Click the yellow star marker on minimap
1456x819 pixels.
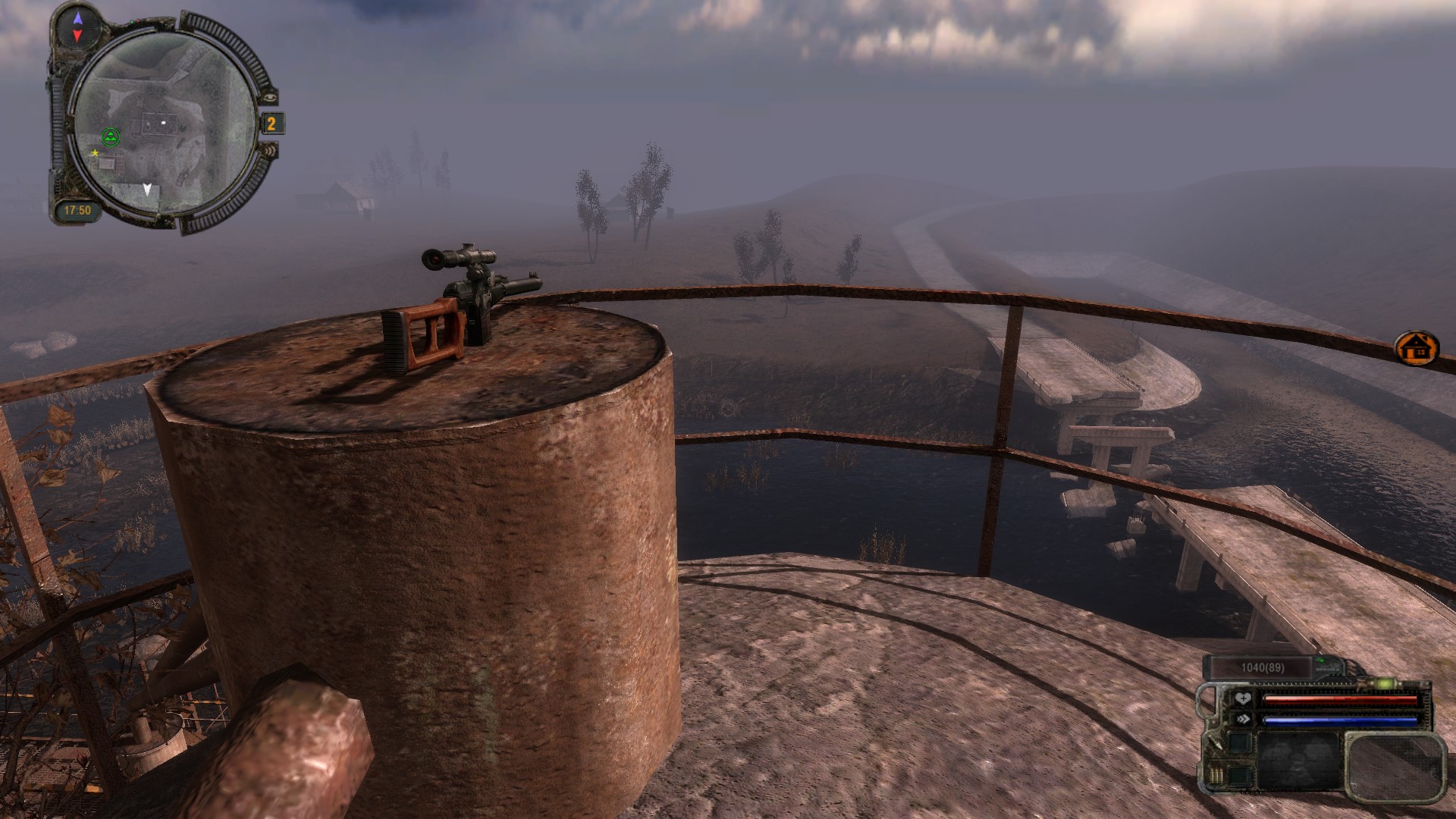(x=95, y=153)
